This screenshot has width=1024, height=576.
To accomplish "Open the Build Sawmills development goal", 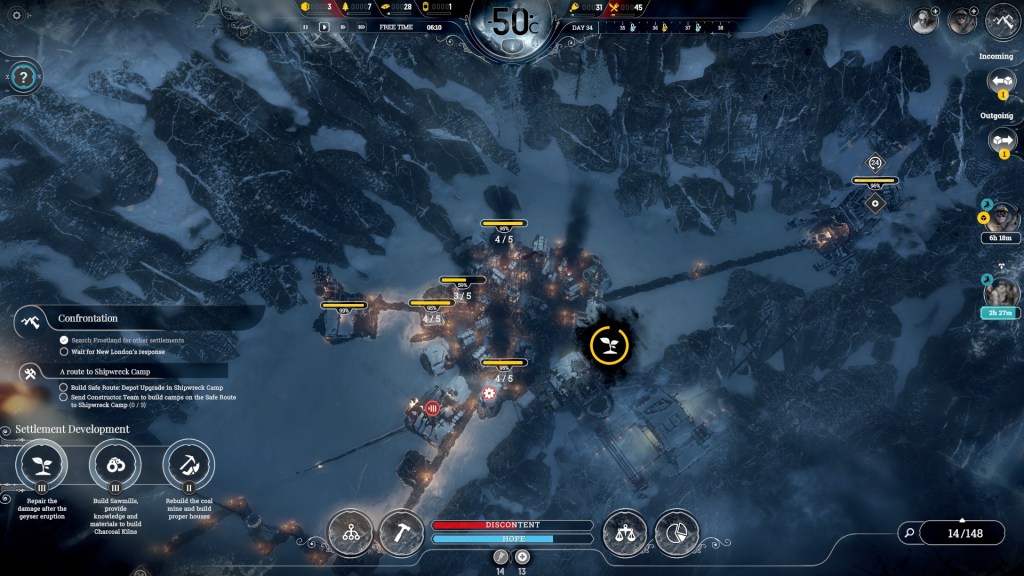I will tap(115, 464).
